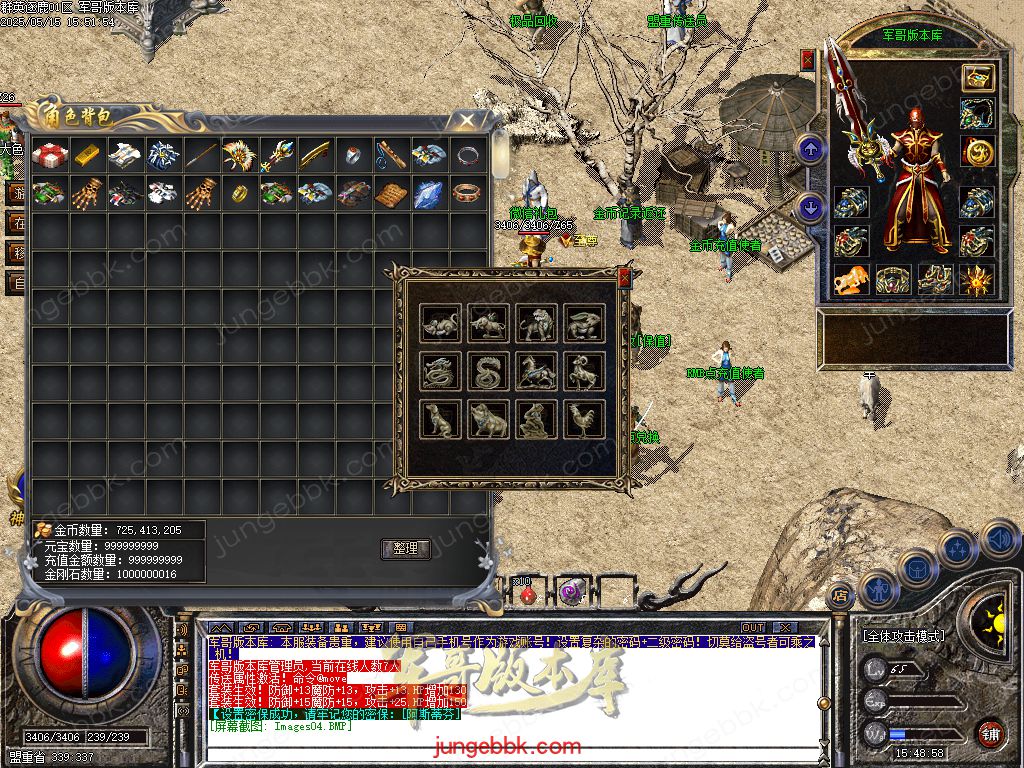Pick the feathered golden fan item
The width and height of the screenshot is (1024, 768).
[x=240, y=155]
